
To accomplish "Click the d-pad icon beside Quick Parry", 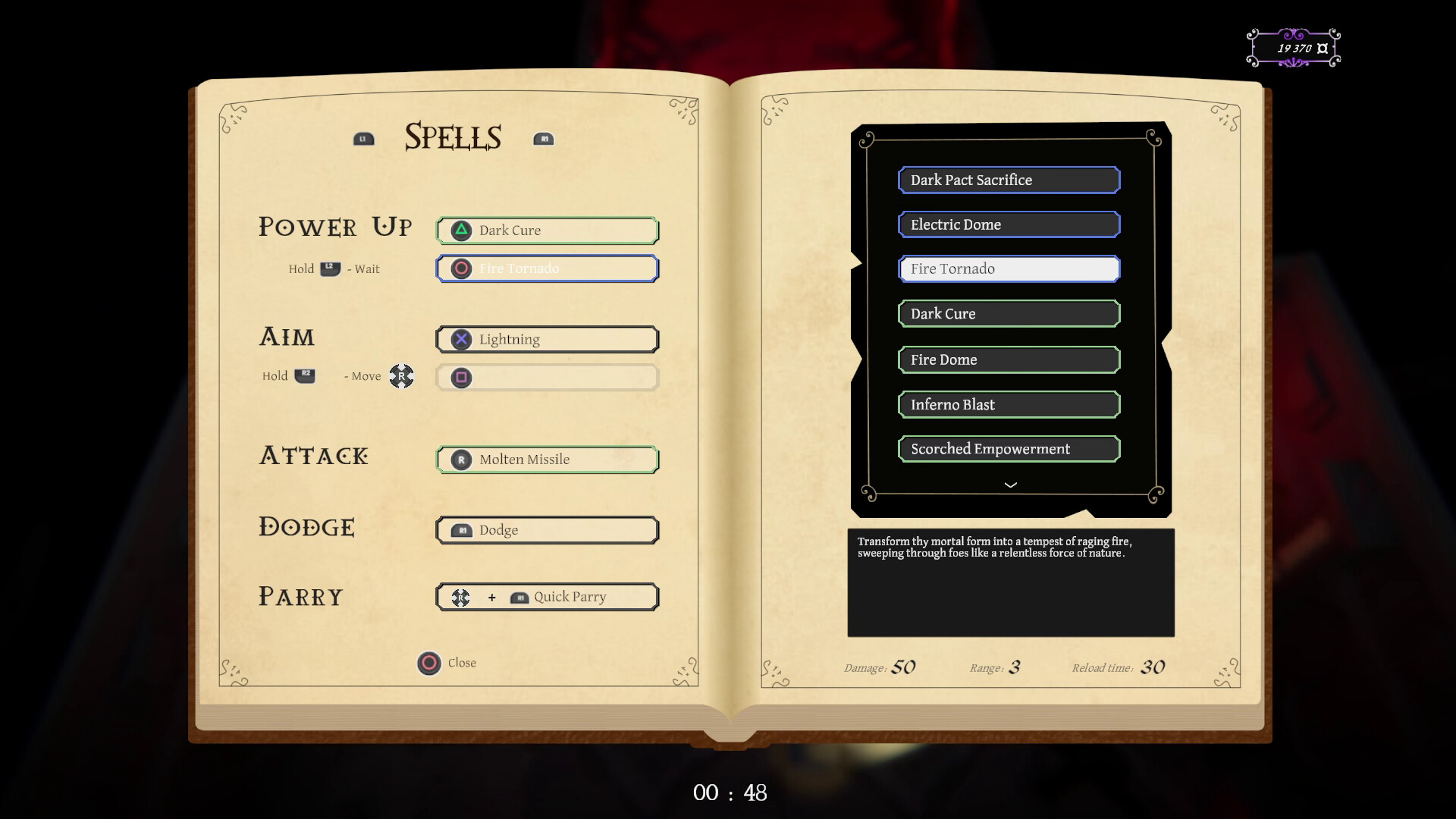I will point(460,597).
